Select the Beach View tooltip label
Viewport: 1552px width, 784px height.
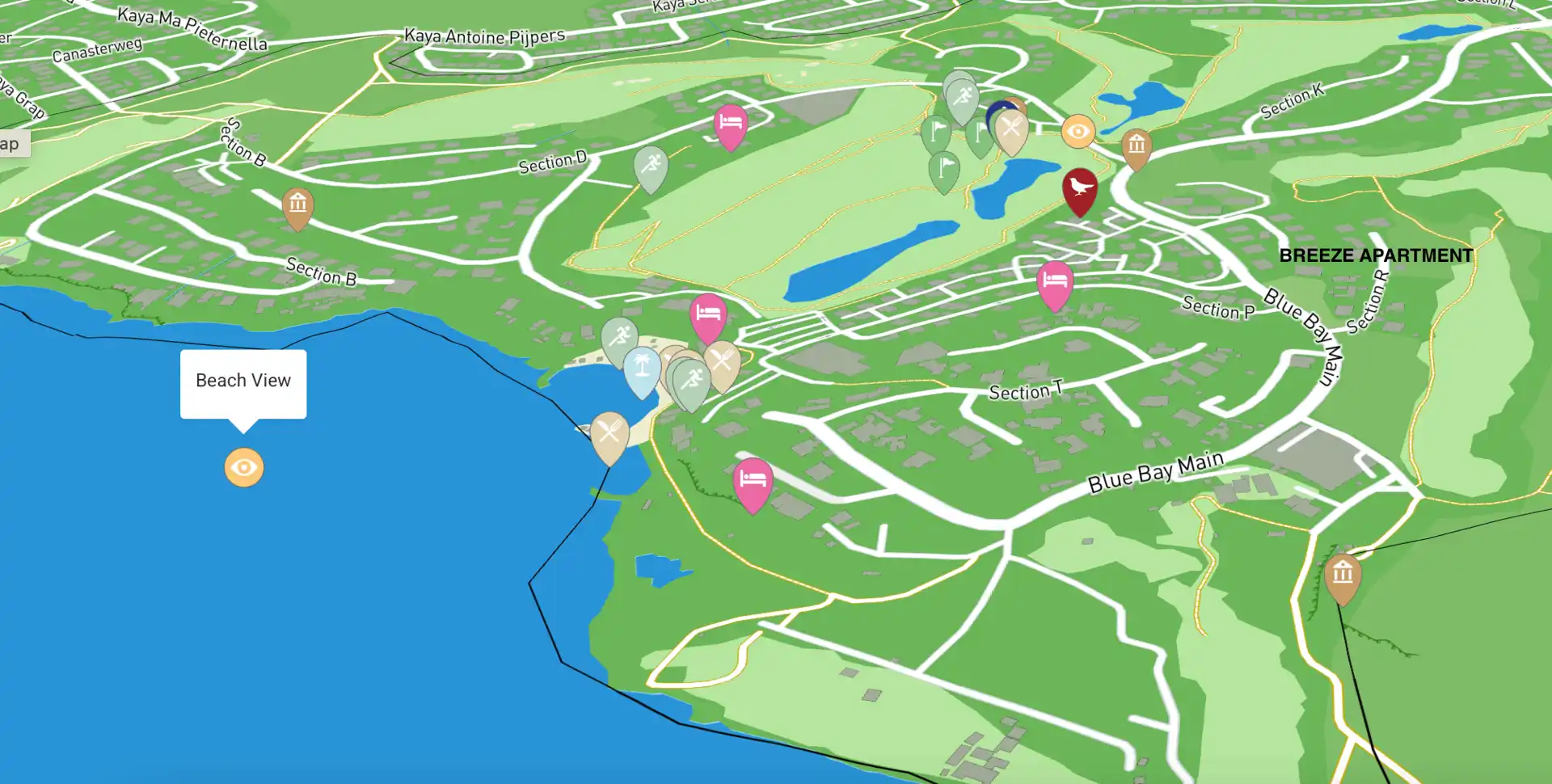[x=243, y=381]
